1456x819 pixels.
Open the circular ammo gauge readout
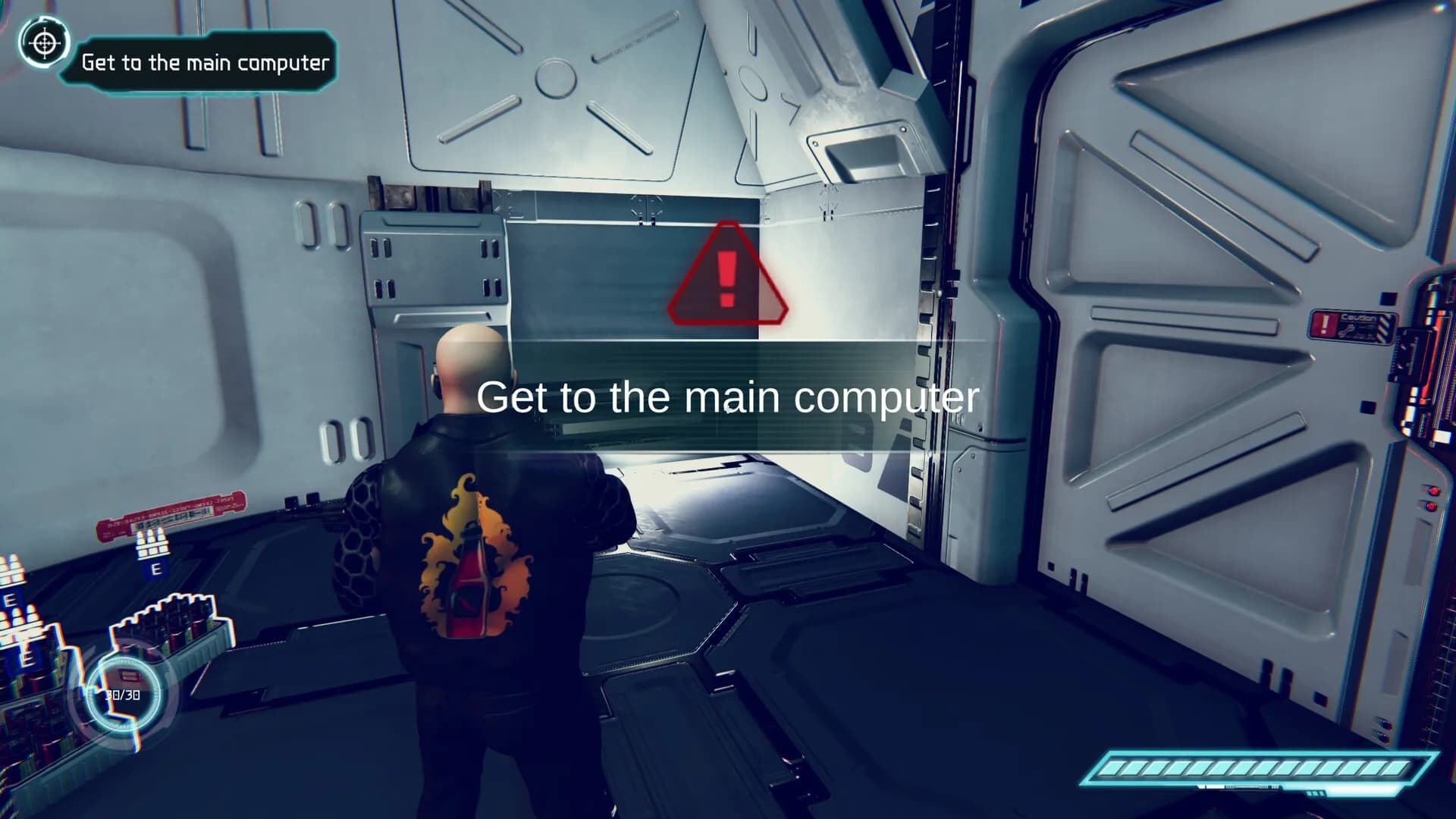(x=123, y=692)
